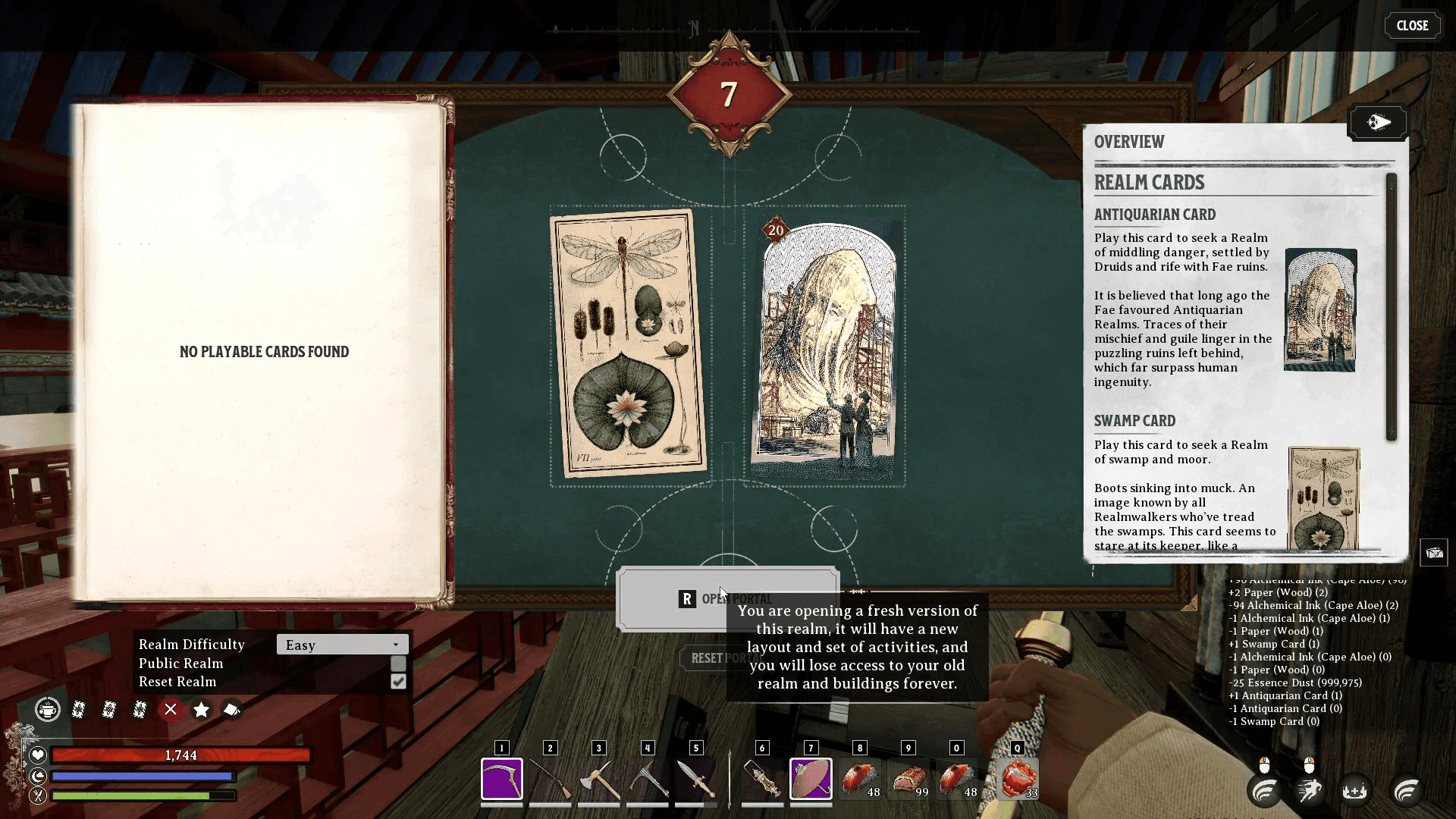Screen dimensions: 1456x819
Task: Open the Realm Difficulty dropdown
Action: click(x=342, y=645)
